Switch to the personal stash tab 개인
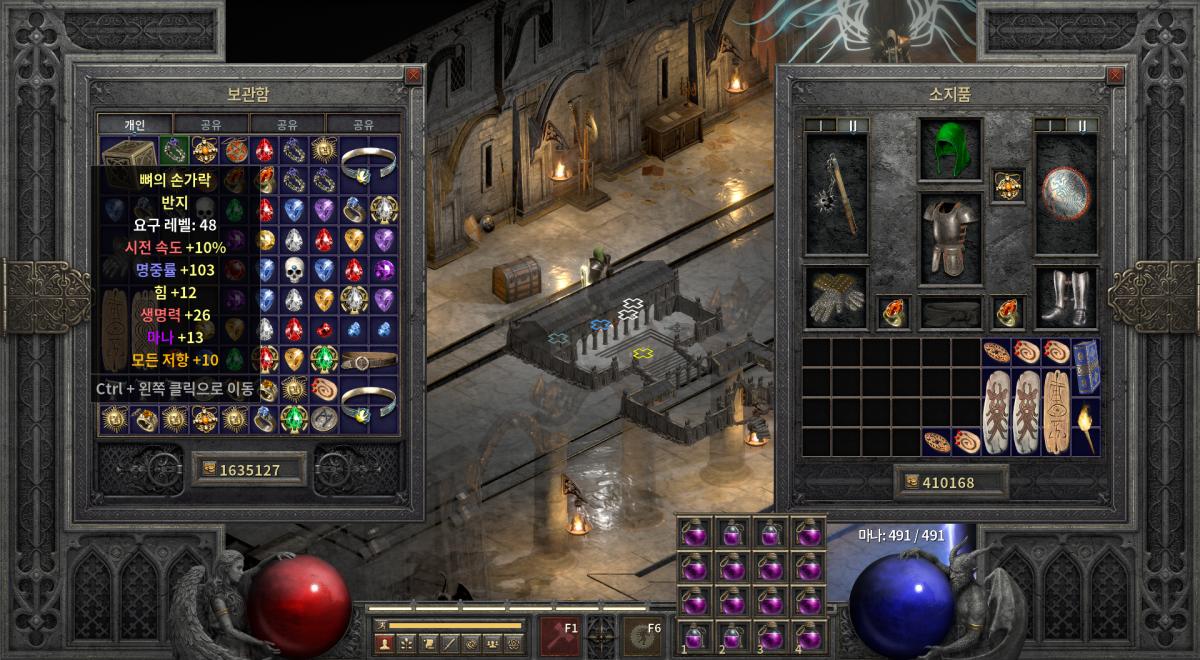 tap(134, 125)
